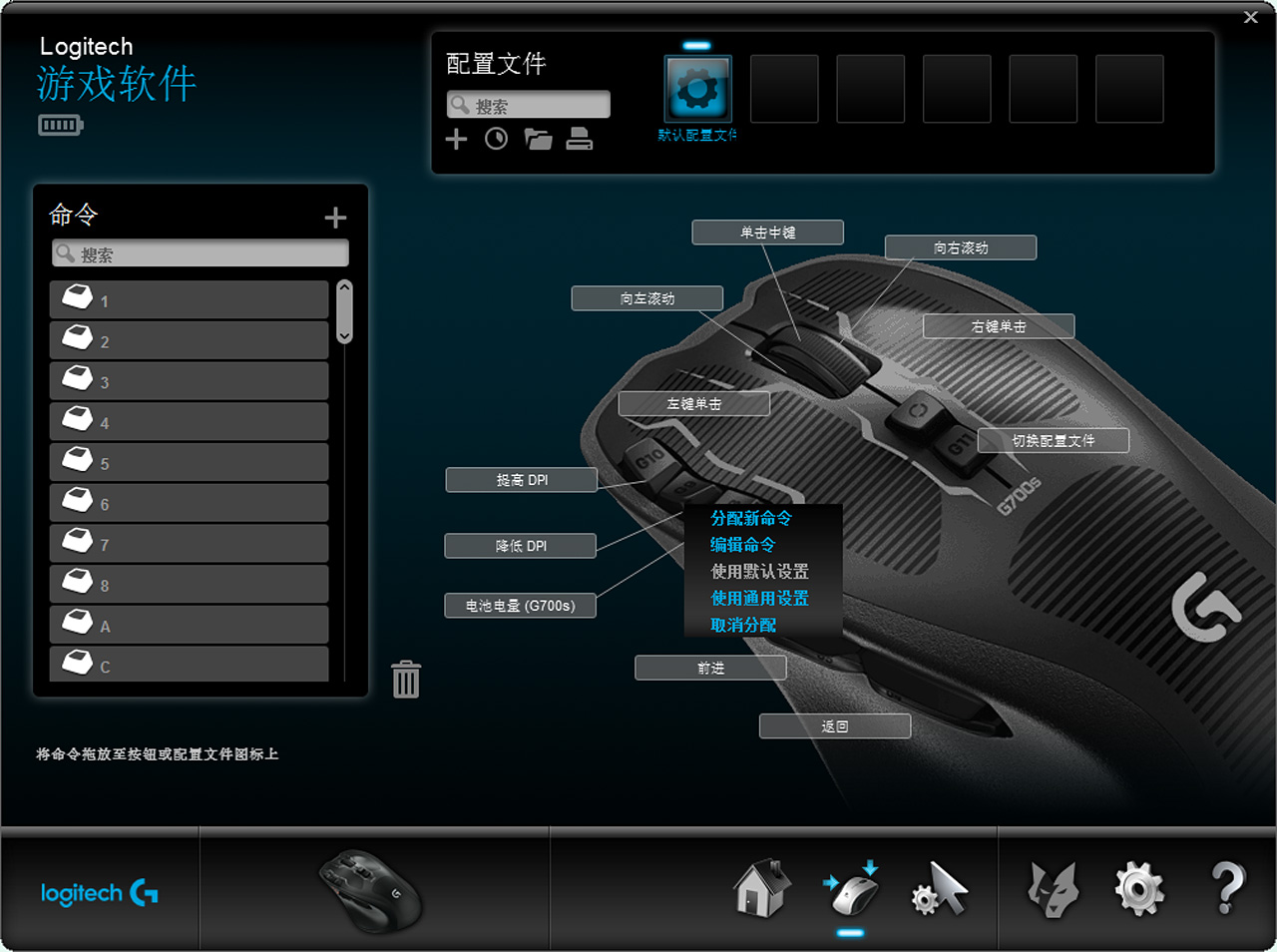This screenshot has height=952, width=1277.
Task: Select 使用通用设置 menu option
Action: point(759,599)
